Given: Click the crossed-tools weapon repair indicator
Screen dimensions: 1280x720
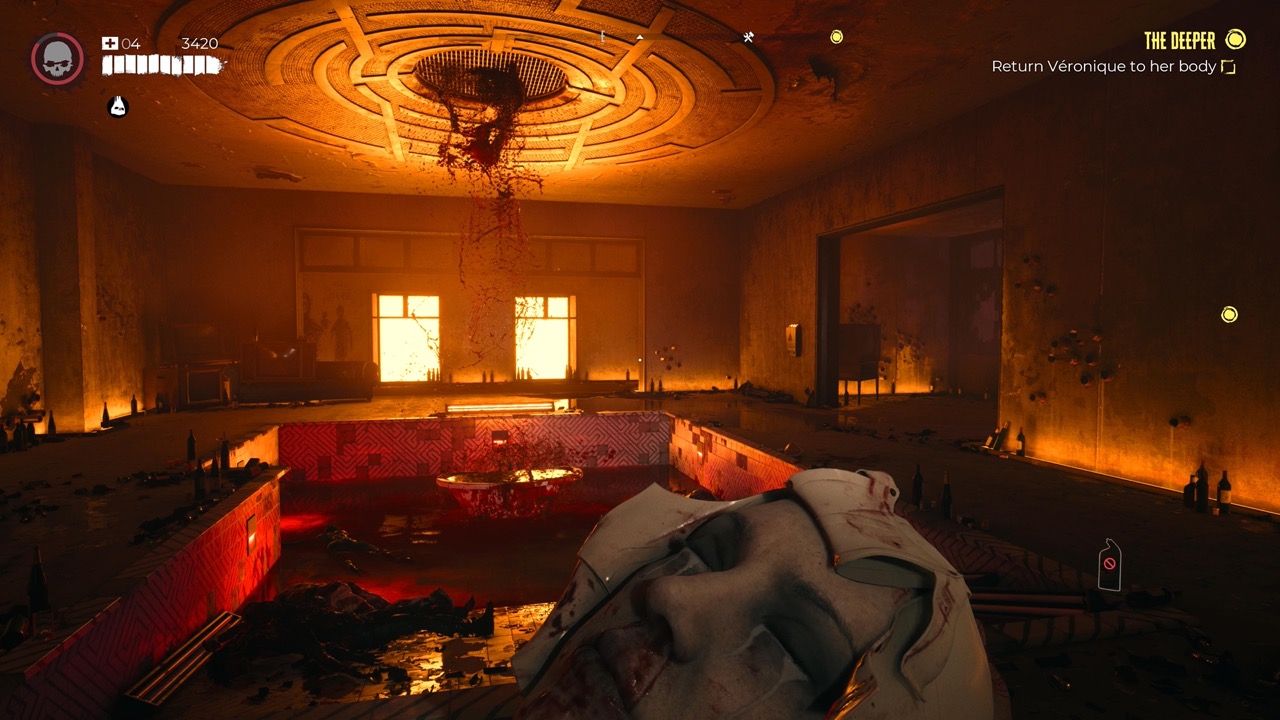Looking at the screenshot, I should (749, 37).
